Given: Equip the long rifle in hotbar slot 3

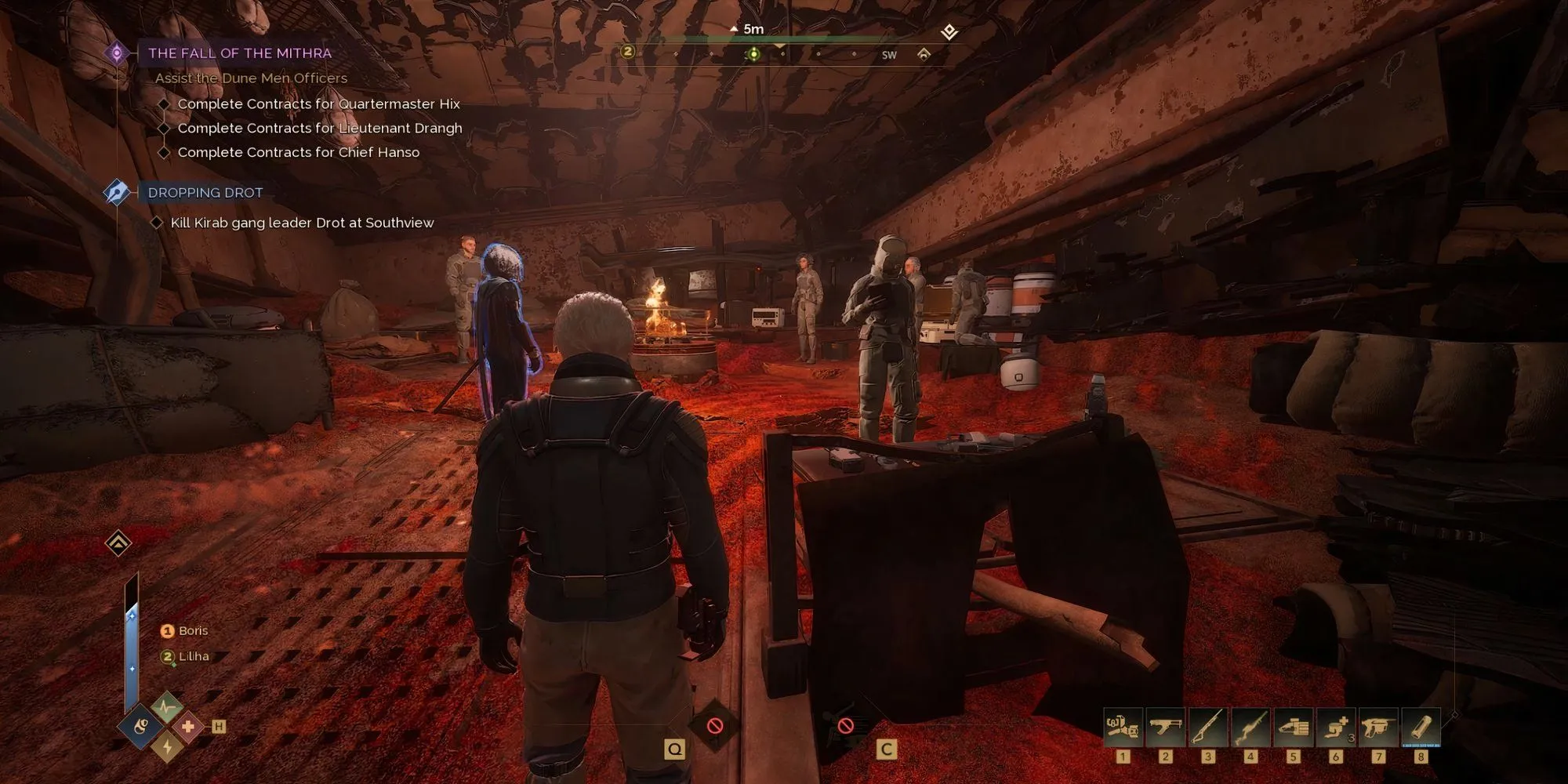Looking at the screenshot, I should (1207, 728).
